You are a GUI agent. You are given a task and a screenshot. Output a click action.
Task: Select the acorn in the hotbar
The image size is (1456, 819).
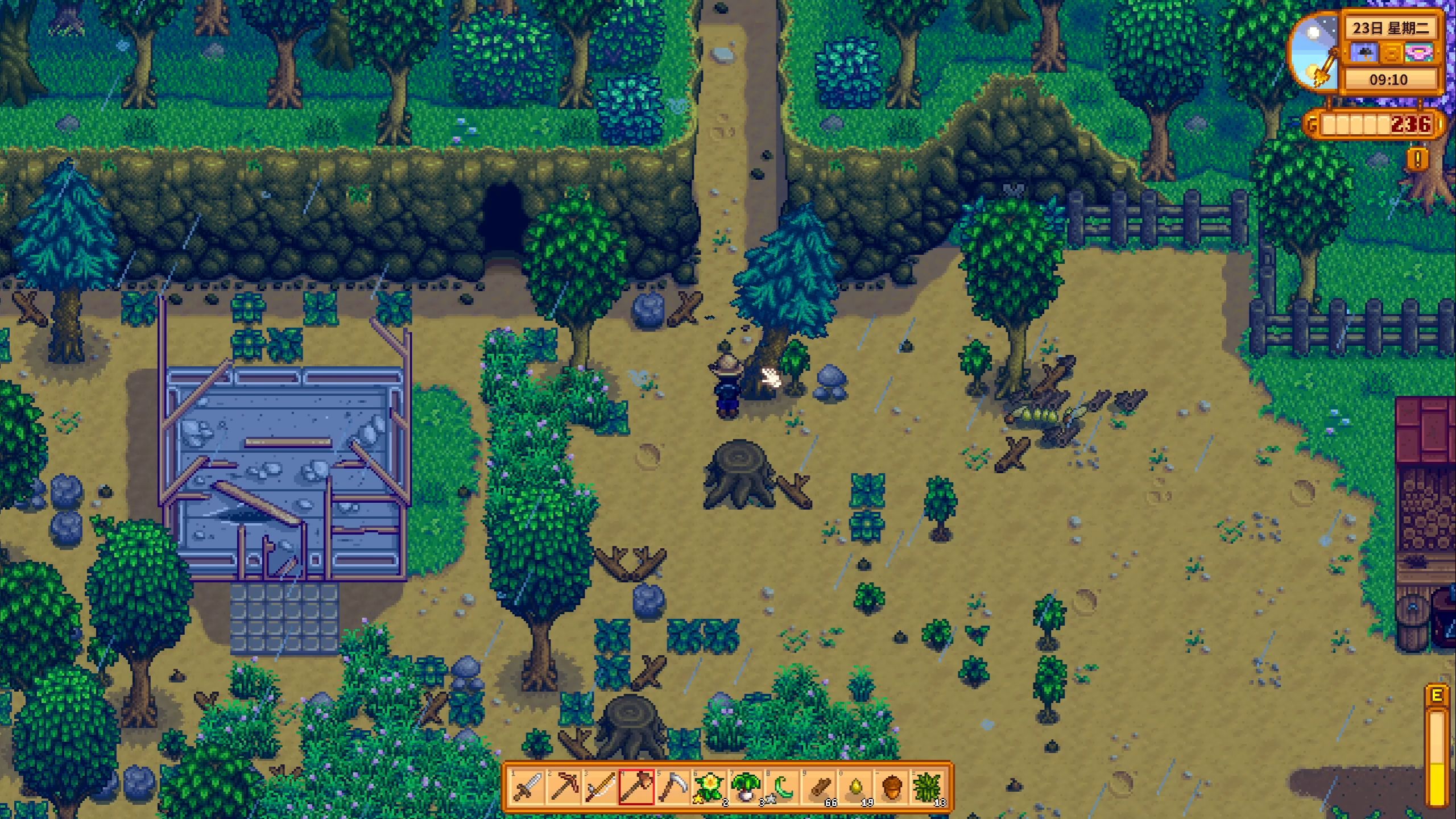point(892,788)
